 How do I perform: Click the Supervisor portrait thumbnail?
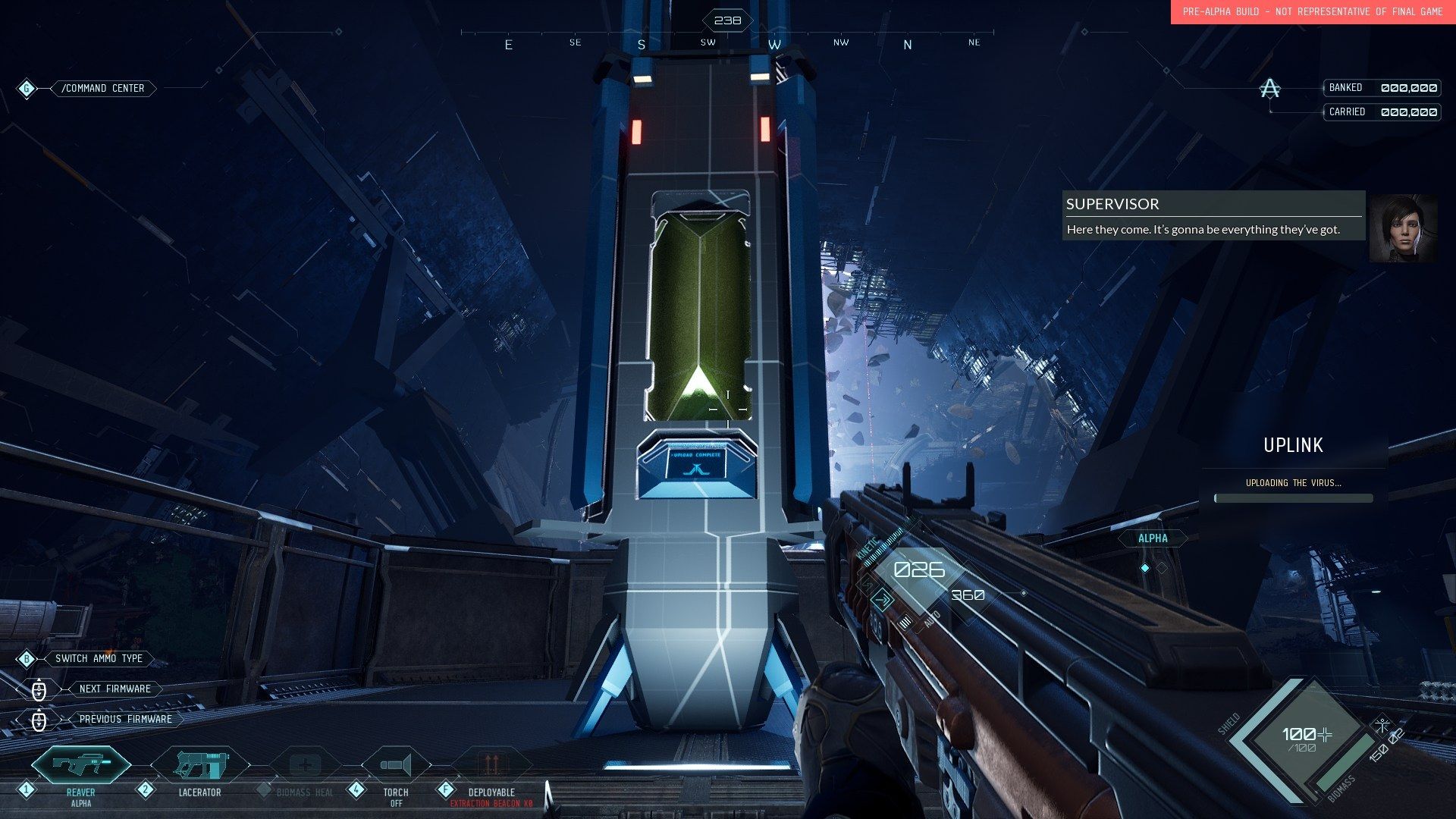pyautogui.click(x=1402, y=228)
